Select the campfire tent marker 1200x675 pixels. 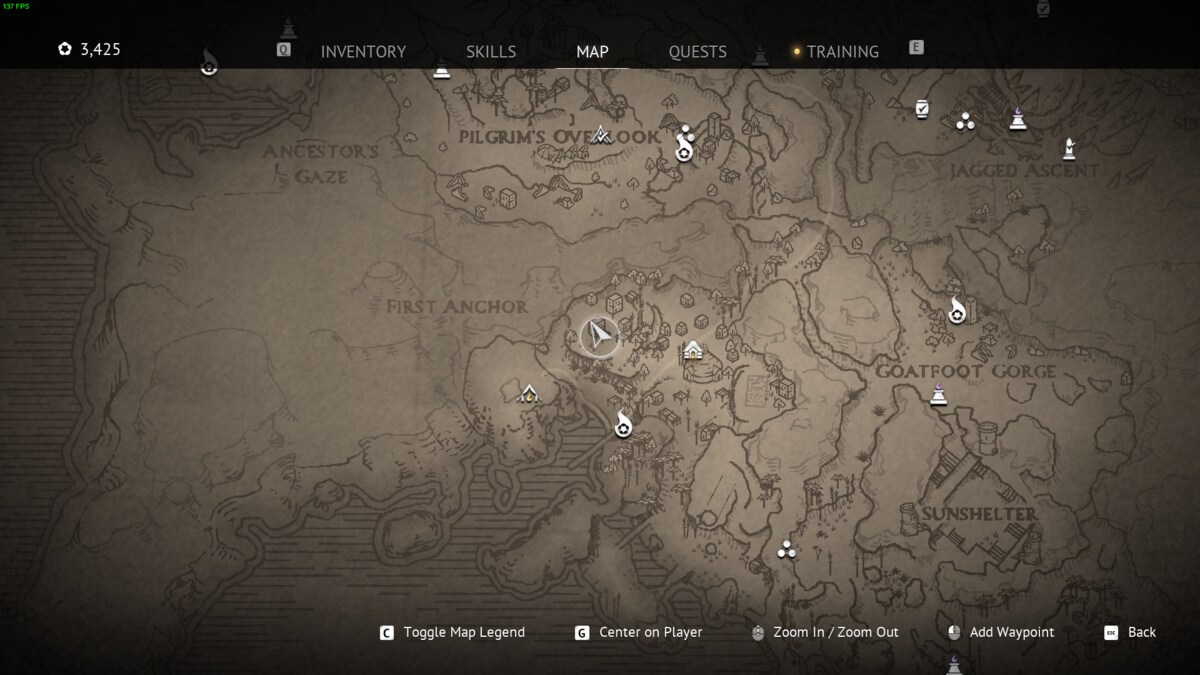click(528, 393)
